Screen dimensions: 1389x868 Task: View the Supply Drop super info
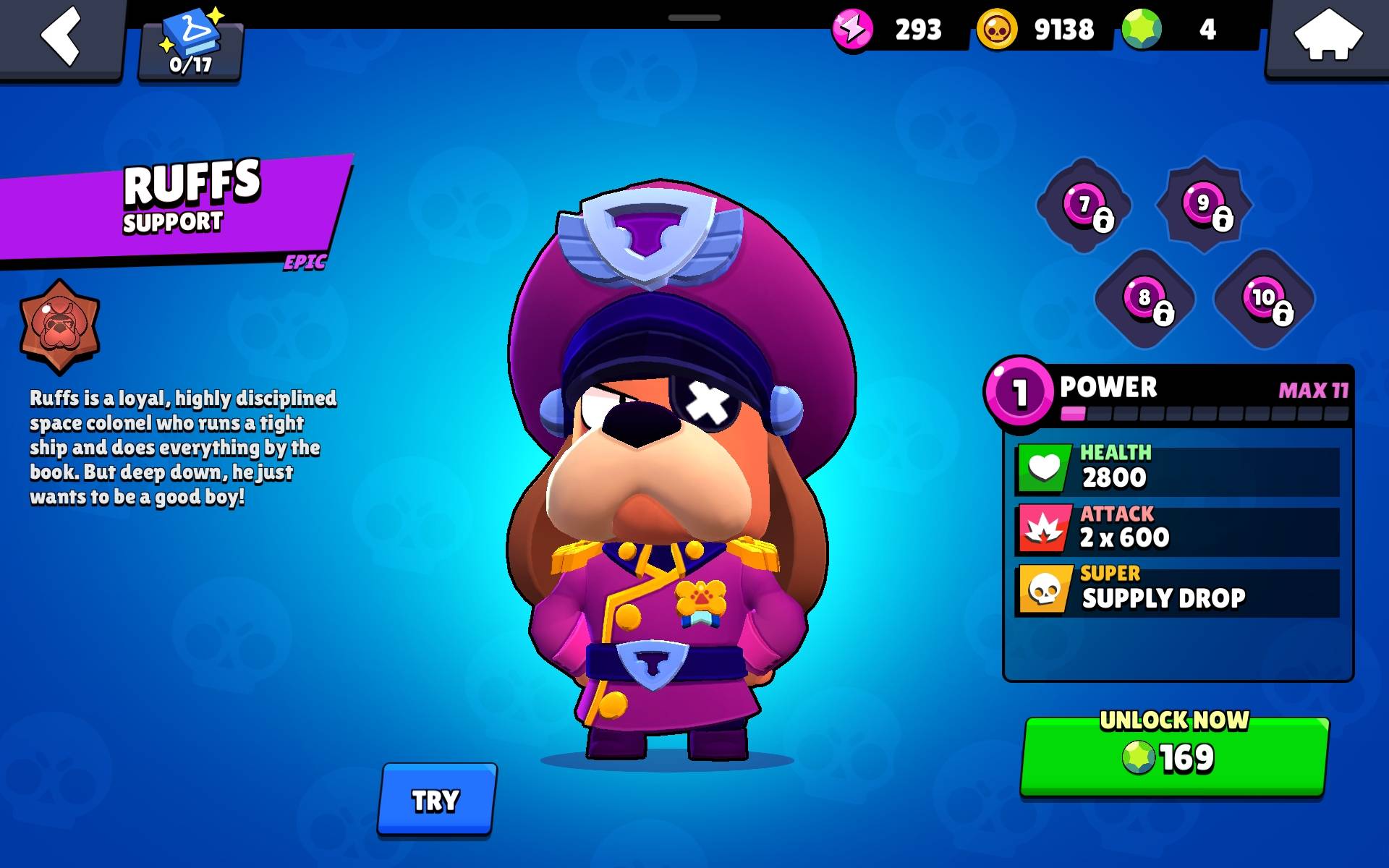[1178, 590]
